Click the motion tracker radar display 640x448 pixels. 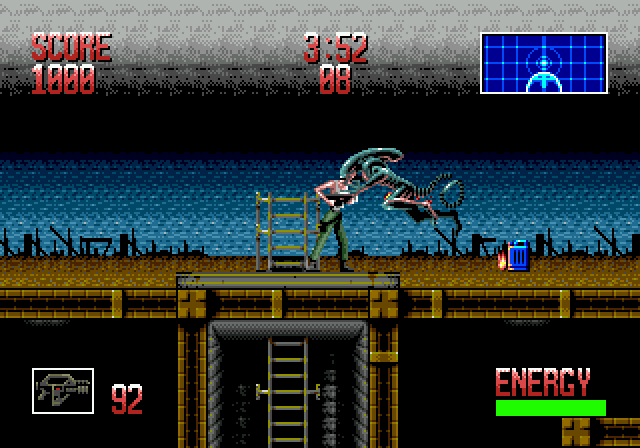pos(543,63)
